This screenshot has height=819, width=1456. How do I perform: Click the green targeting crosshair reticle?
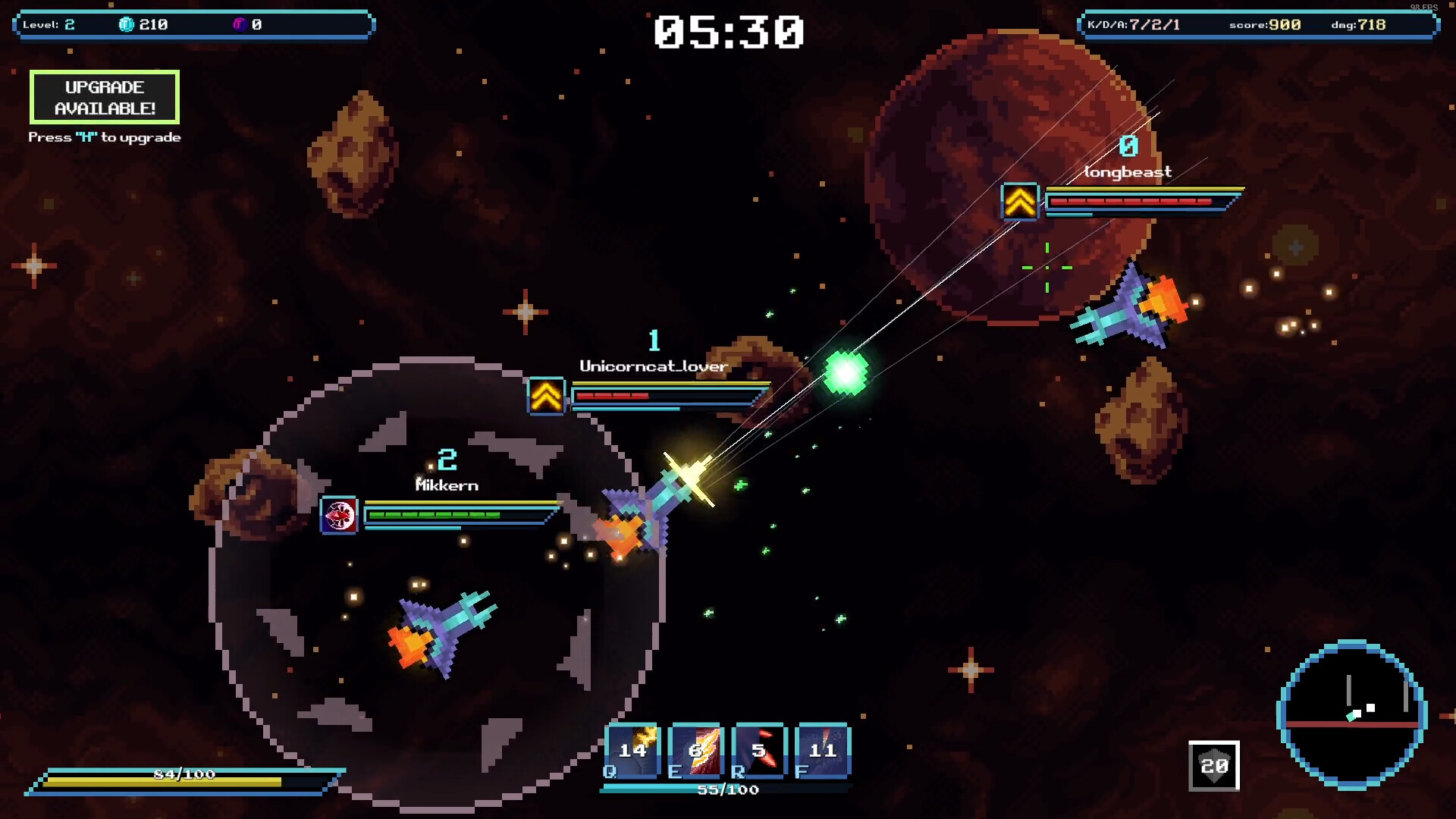(1046, 268)
